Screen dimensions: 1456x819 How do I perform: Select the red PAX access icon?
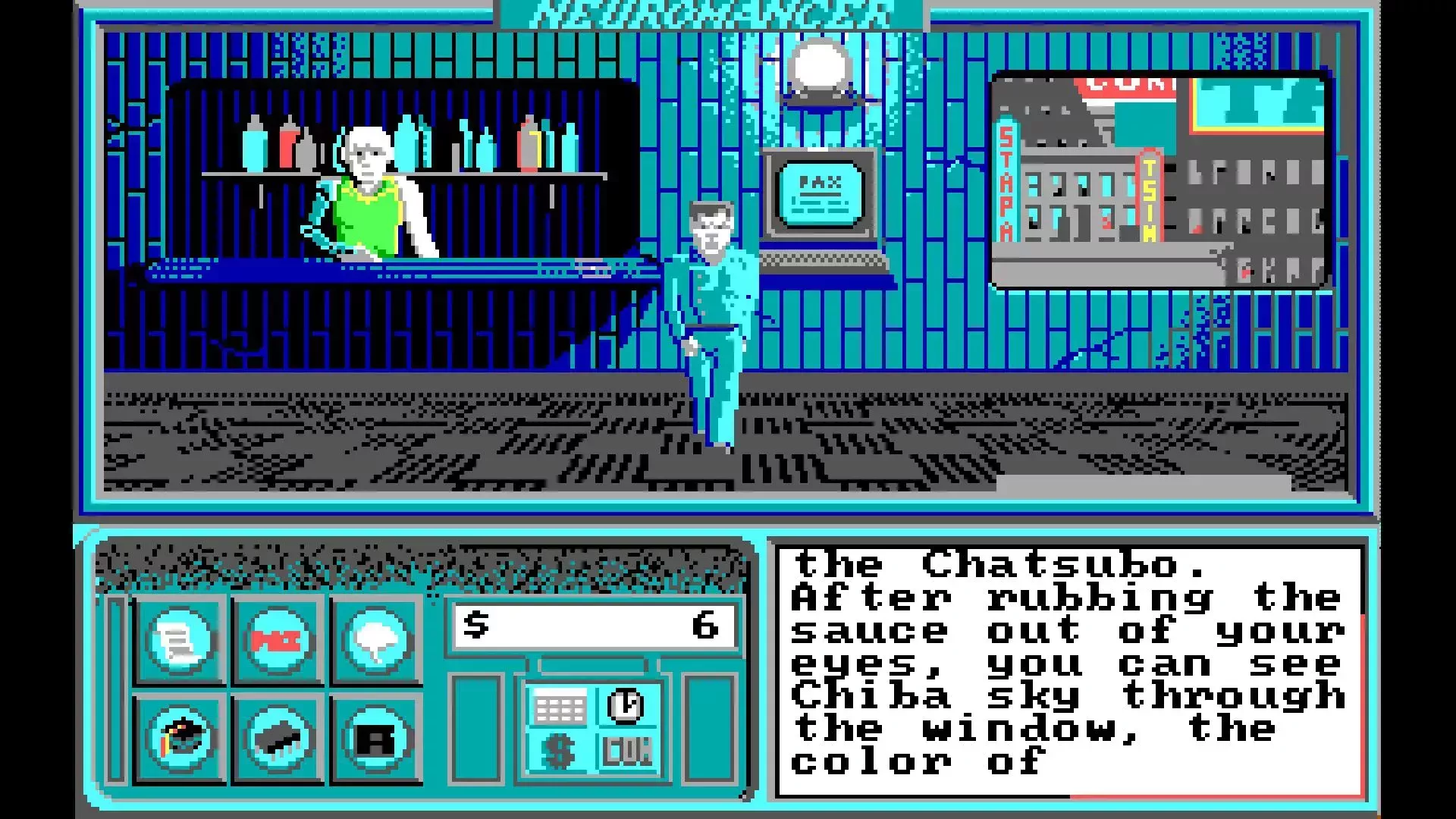(277, 639)
